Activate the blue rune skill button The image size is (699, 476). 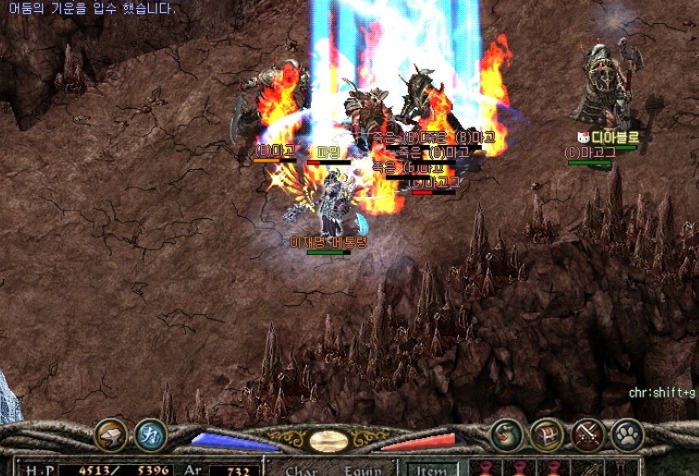pyautogui.click(x=150, y=434)
